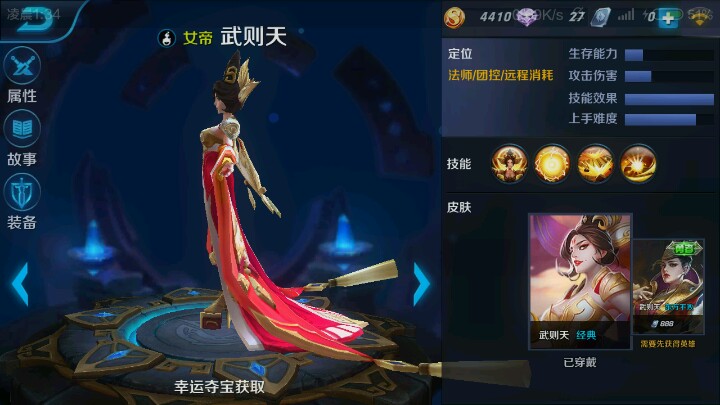Show the previous hero with the left arrow

click(19, 284)
